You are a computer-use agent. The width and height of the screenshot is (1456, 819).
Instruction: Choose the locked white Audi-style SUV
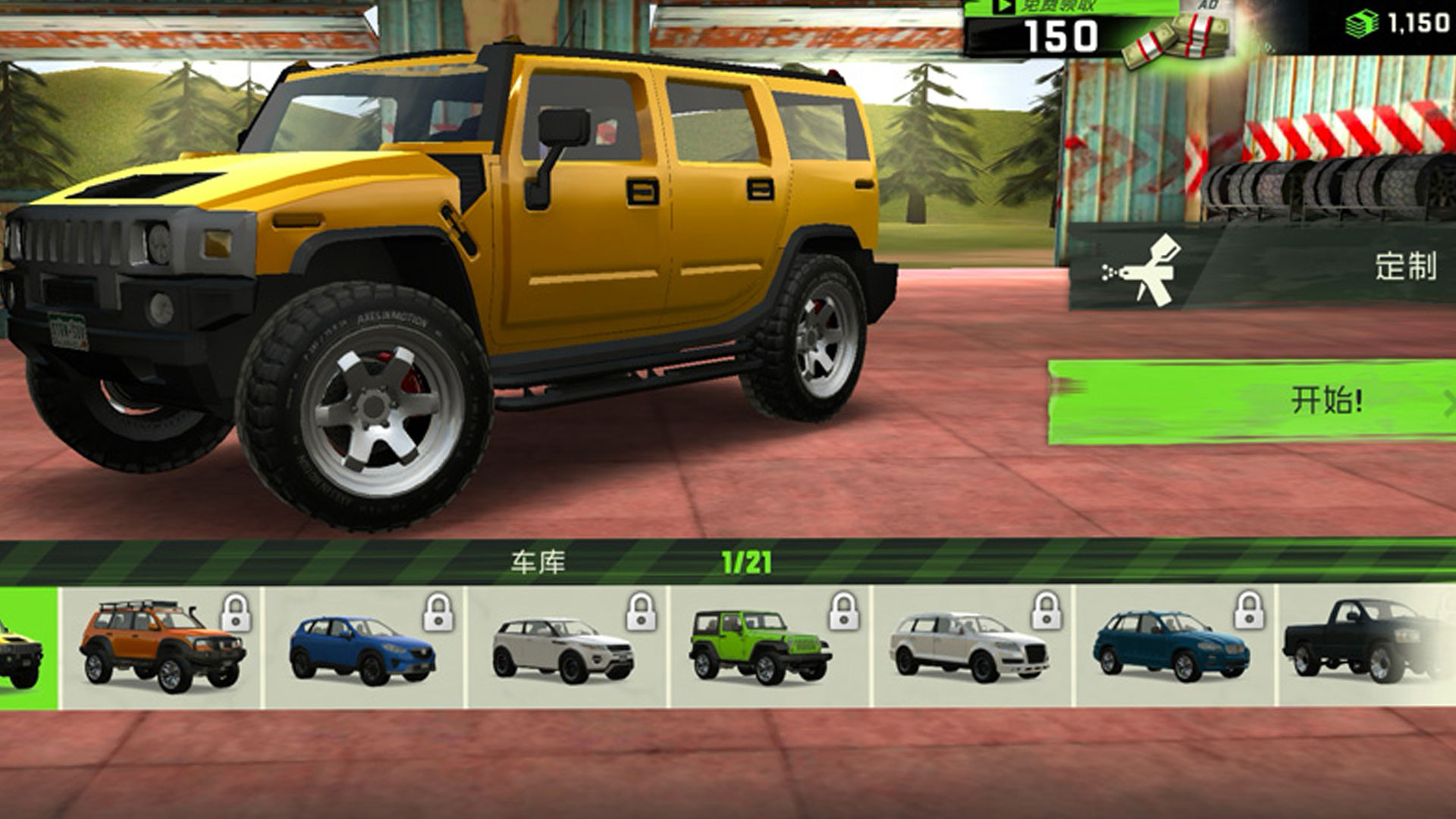tap(972, 647)
